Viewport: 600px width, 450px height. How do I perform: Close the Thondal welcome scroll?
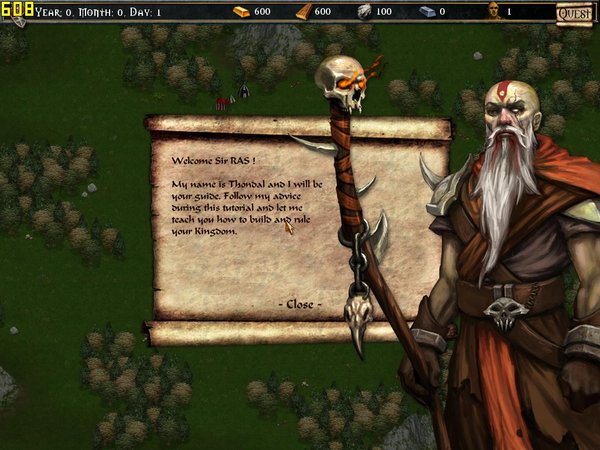pos(300,304)
